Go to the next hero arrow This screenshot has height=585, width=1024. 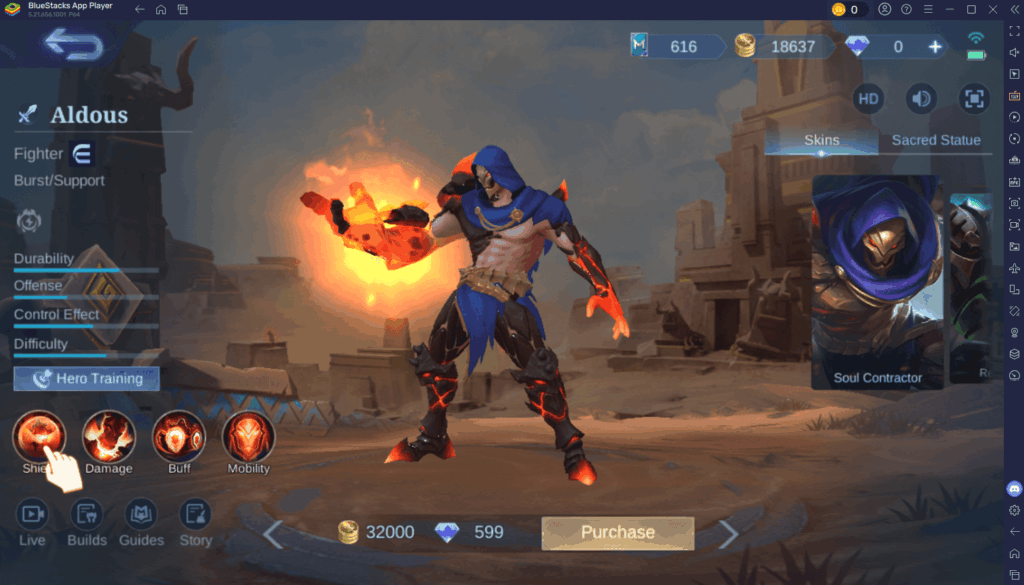729,535
